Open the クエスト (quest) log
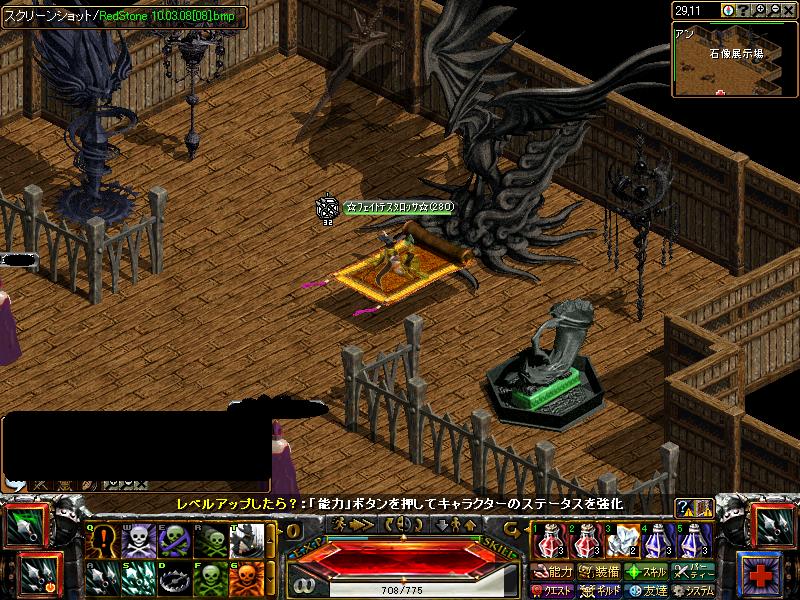Viewport: 800px width, 600px height. coord(553,591)
